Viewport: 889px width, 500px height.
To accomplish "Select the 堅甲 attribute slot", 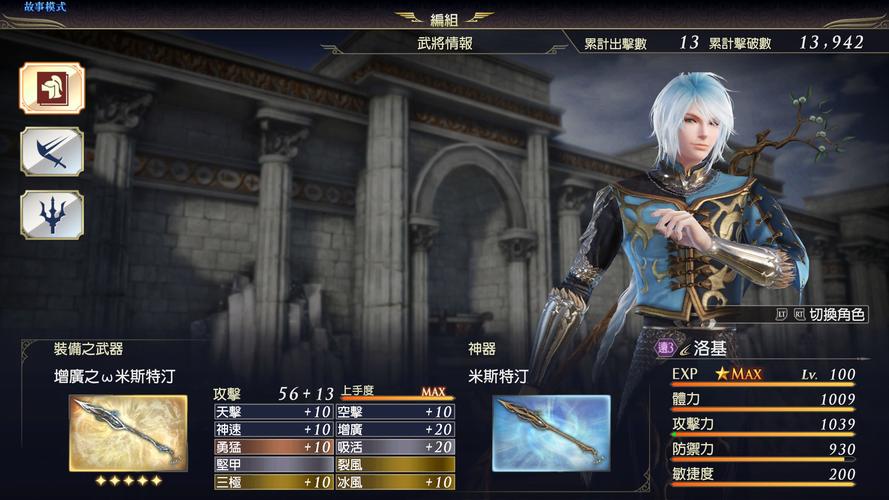I will click(273, 464).
